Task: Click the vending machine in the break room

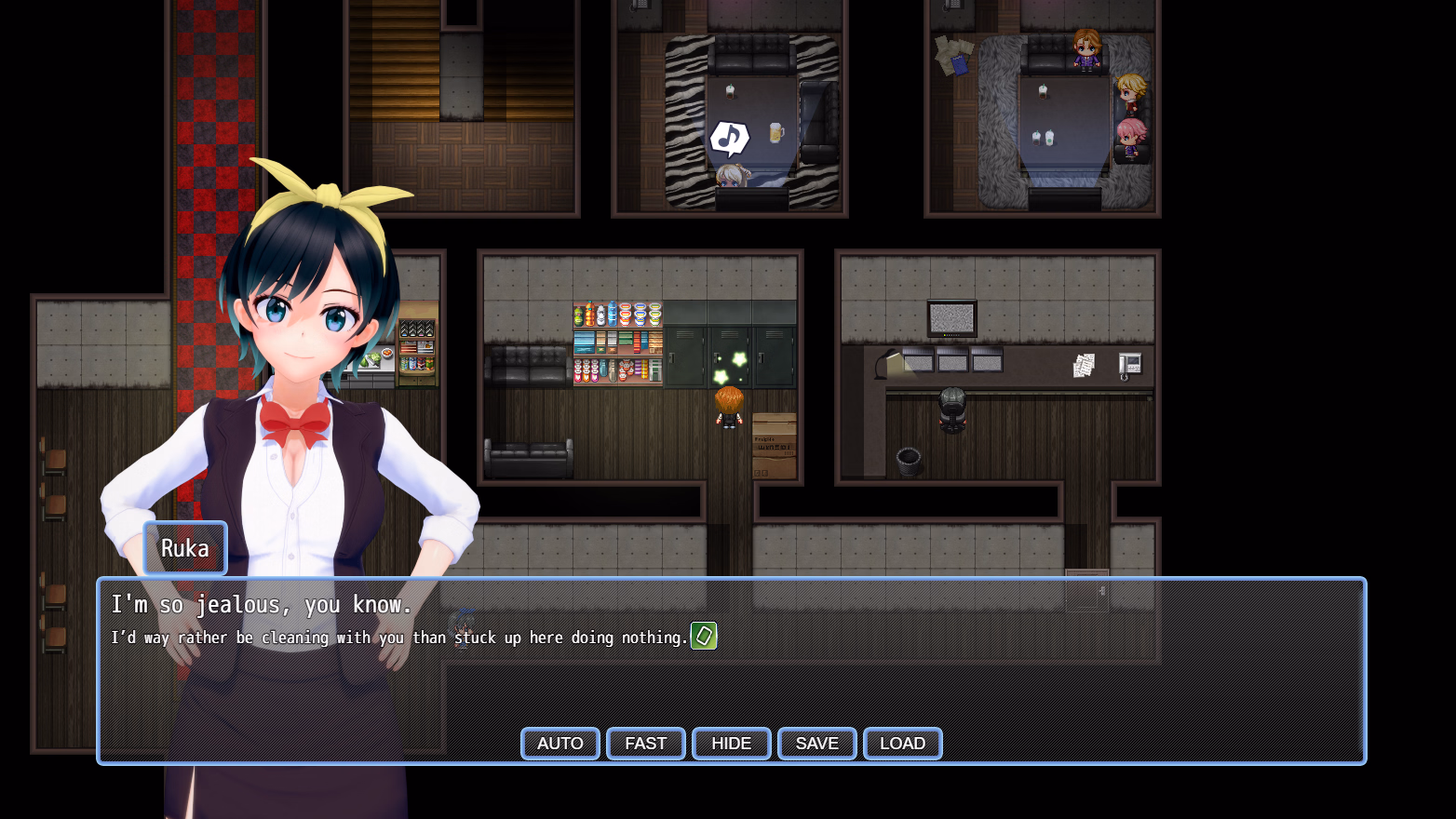Action: (x=617, y=344)
